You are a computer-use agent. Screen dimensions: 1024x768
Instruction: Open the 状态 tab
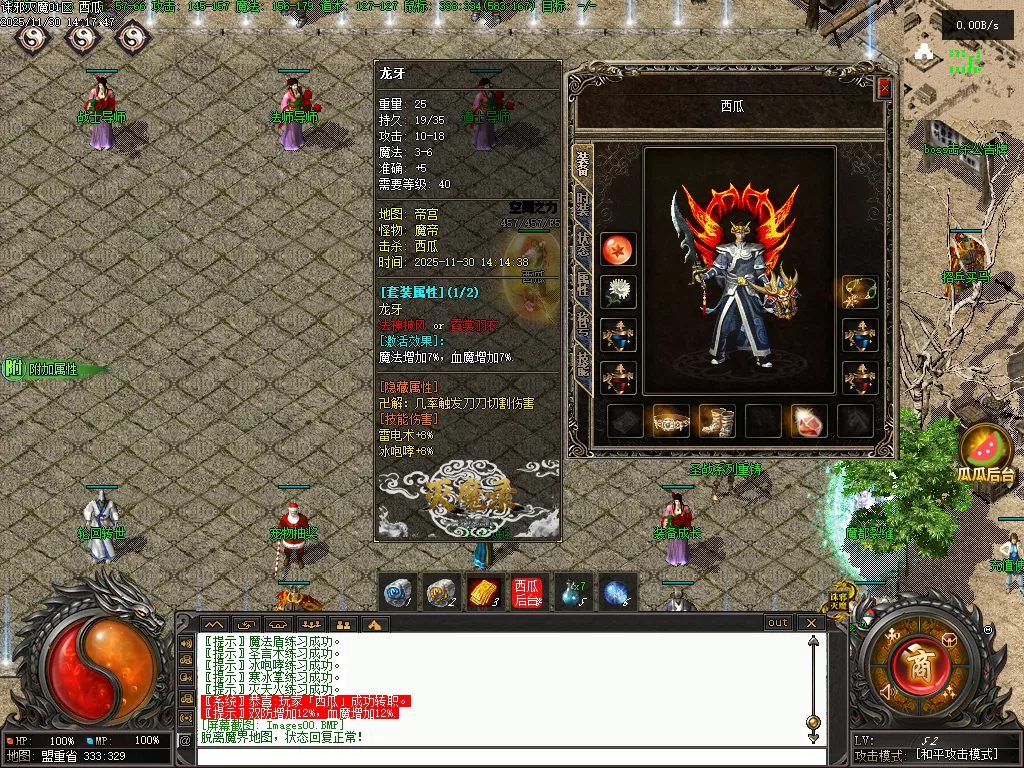582,245
